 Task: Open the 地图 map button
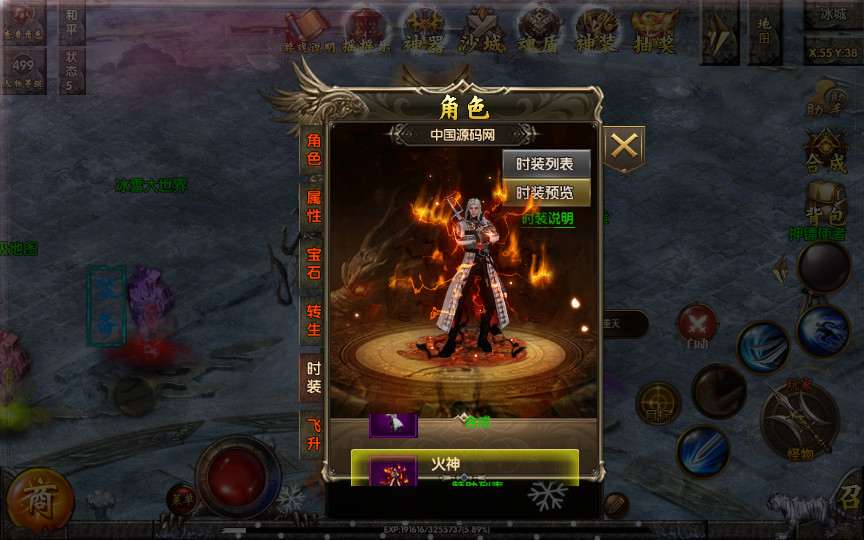[764, 31]
